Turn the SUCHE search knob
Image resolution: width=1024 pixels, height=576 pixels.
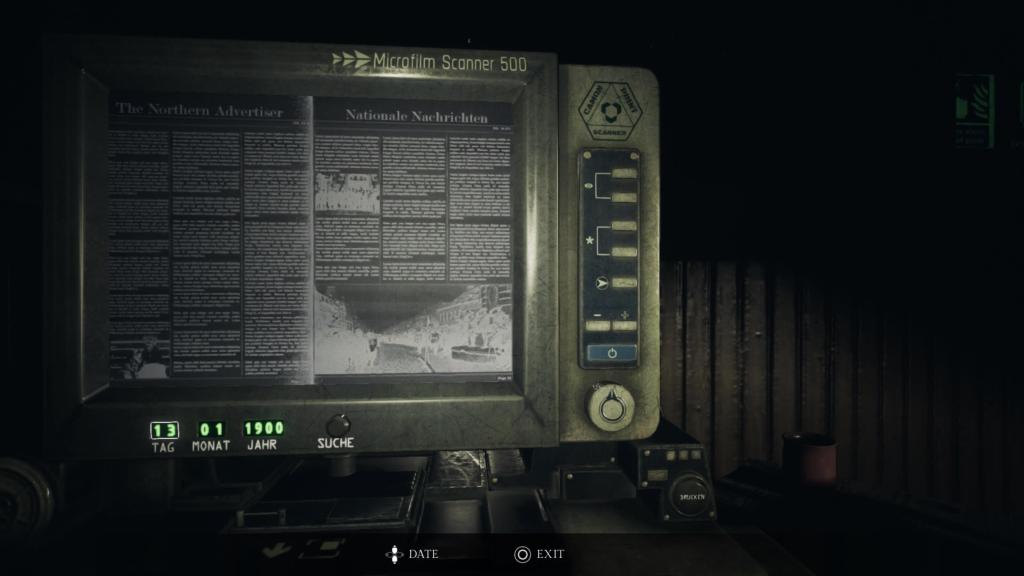click(x=338, y=424)
